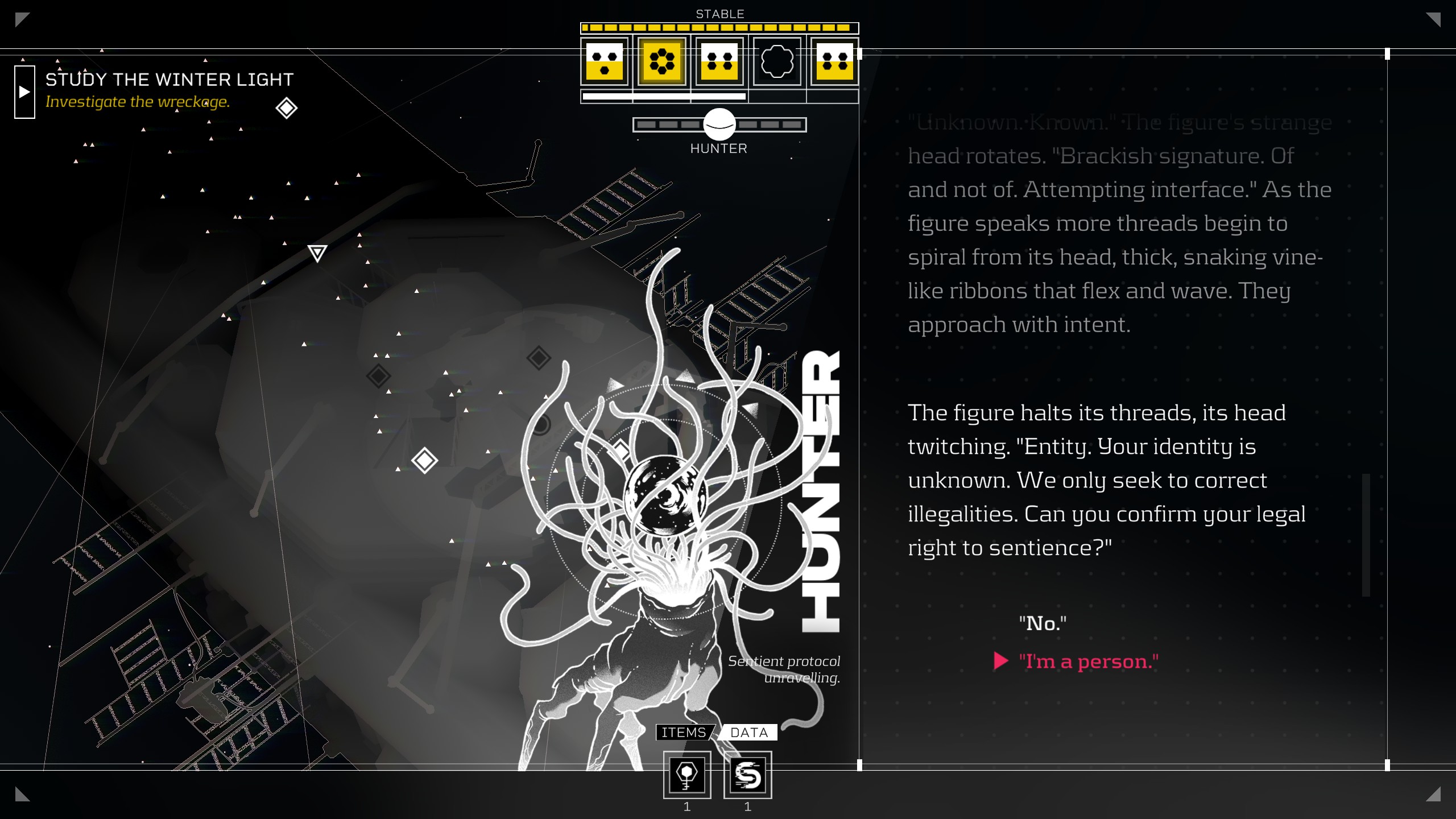Open the DATA tab
This screenshot has height=819, width=1456.
748,733
